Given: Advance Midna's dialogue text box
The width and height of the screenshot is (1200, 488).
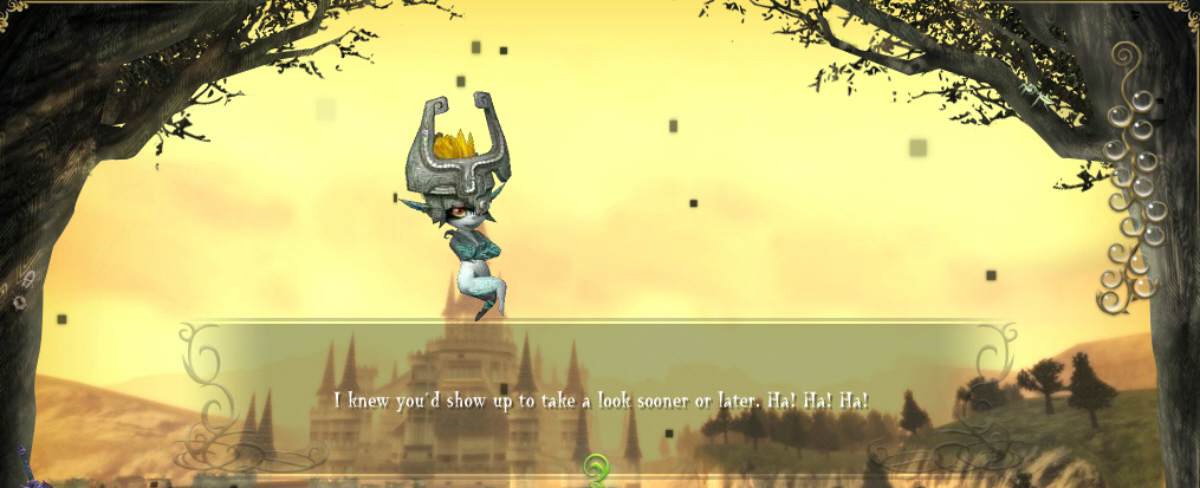Looking at the screenshot, I should click(x=600, y=400).
